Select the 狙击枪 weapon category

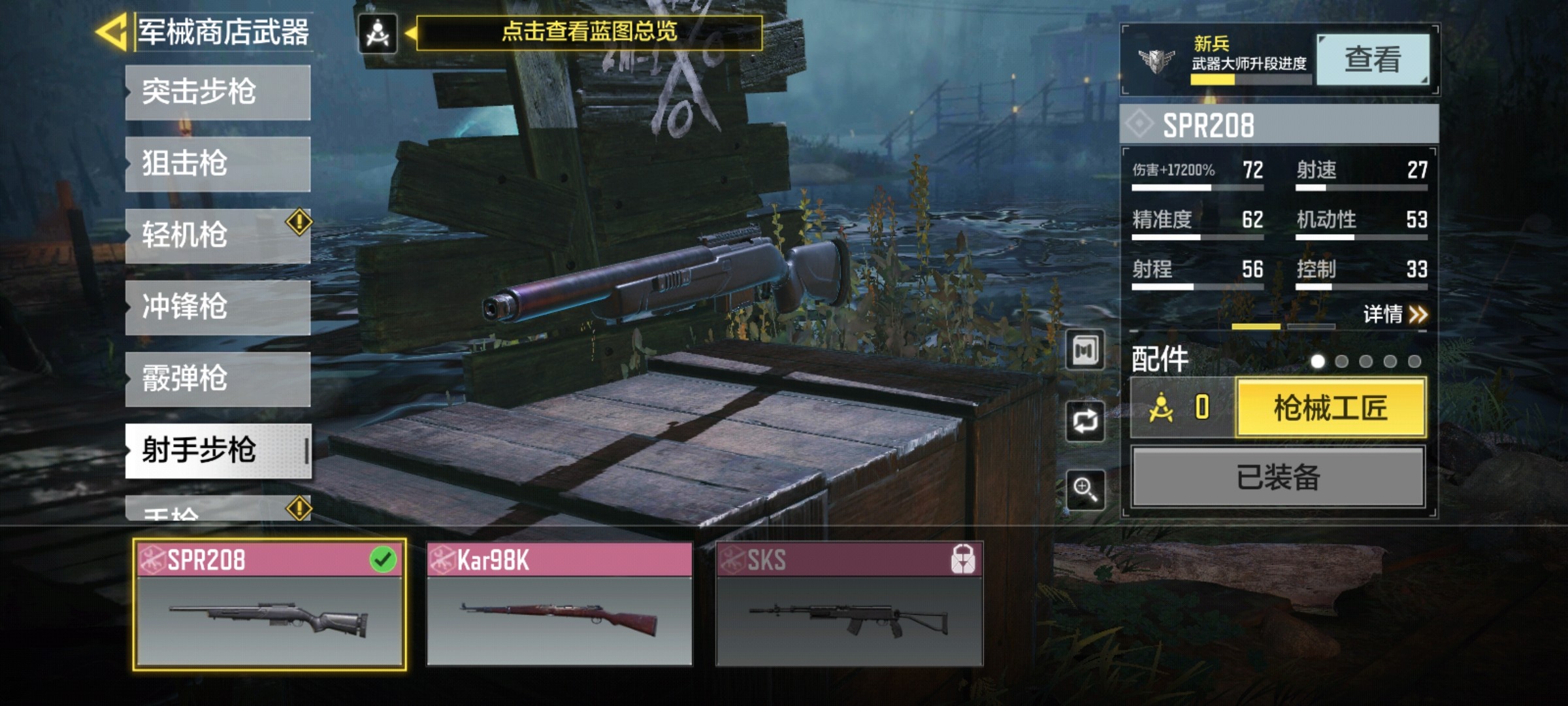[x=218, y=164]
